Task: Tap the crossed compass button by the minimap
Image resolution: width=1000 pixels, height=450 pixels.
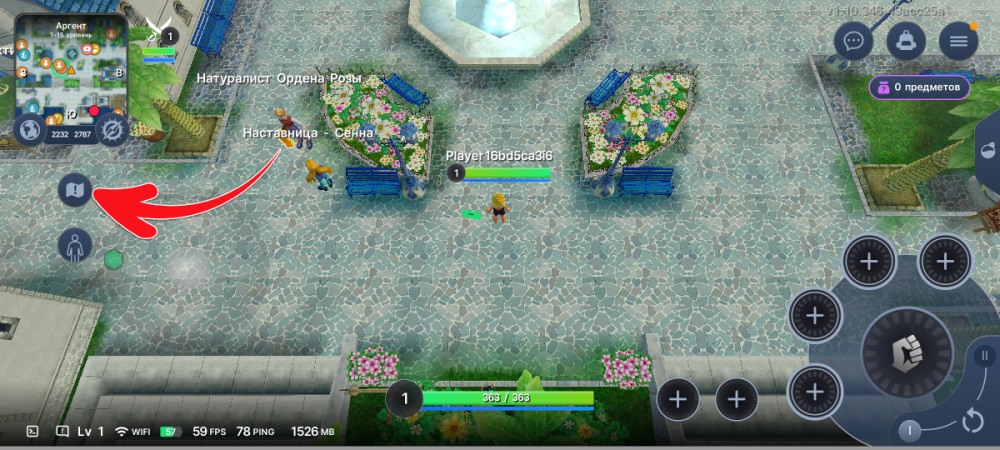Action: (x=111, y=130)
